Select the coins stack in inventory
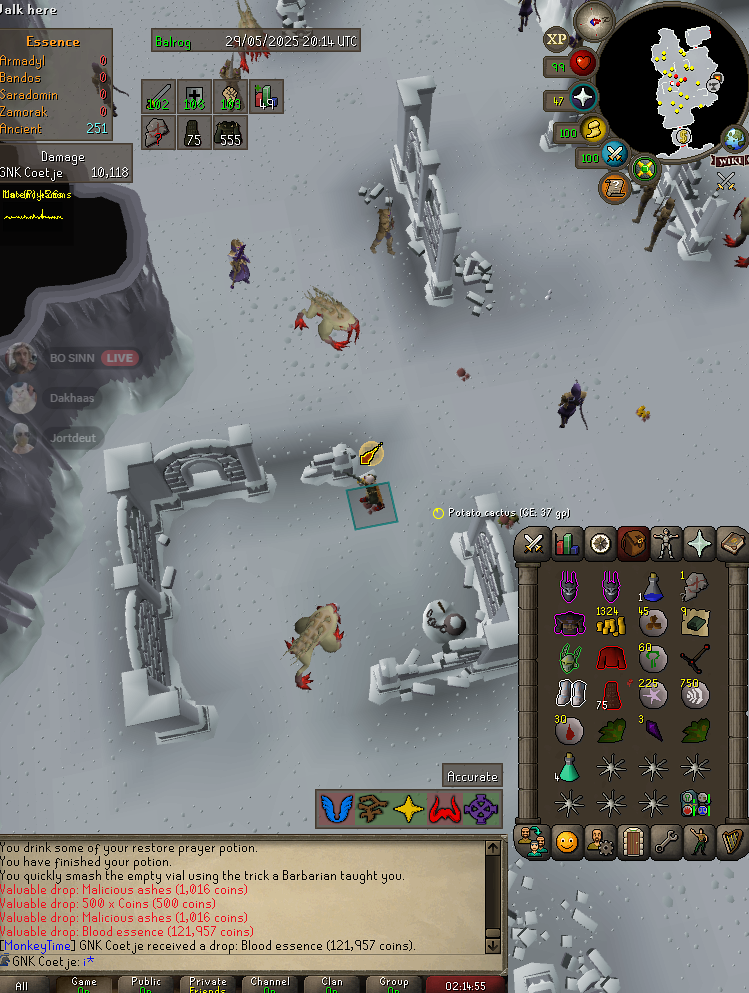Viewport: 749px width, 993px height. click(x=609, y=622)
